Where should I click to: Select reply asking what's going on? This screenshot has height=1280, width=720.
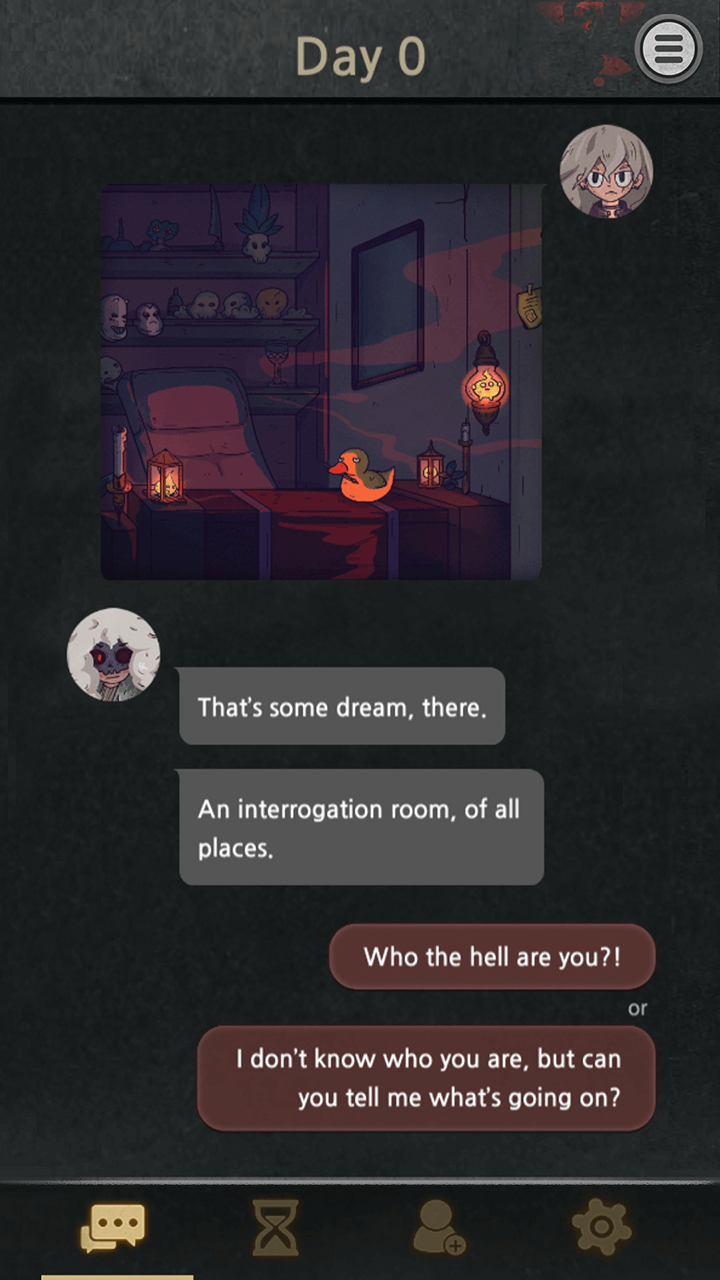[426, 1078]
